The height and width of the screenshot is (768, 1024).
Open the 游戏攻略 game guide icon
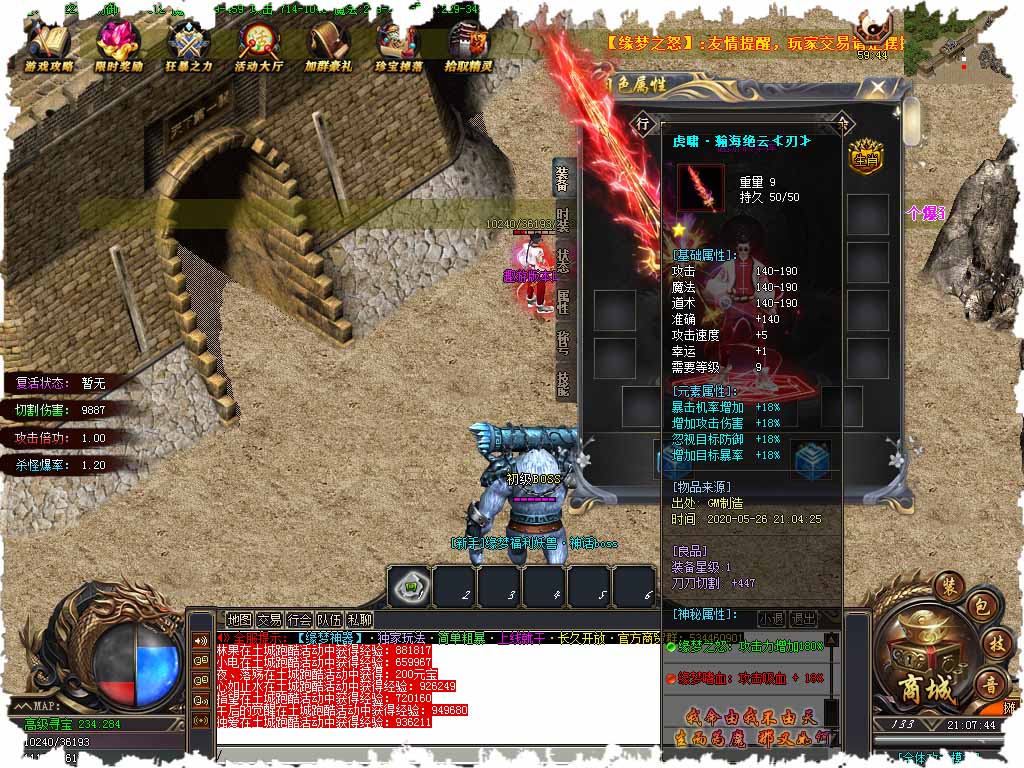point(48,45)
